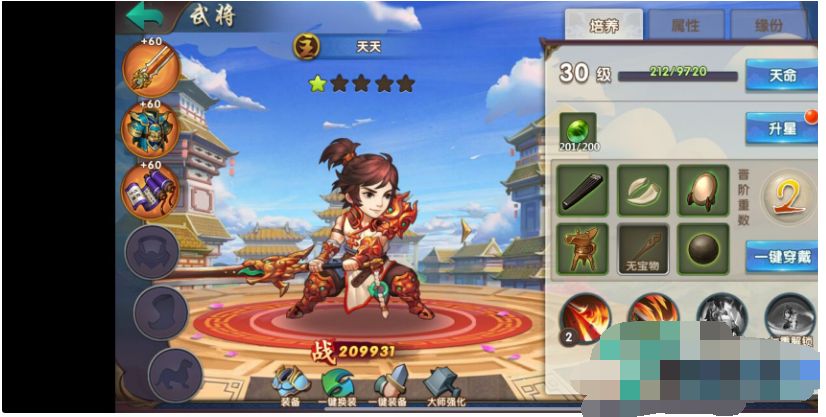Select the equipped spear weapon slot
This screenshot has height=417, width=826.
[151, 72]
